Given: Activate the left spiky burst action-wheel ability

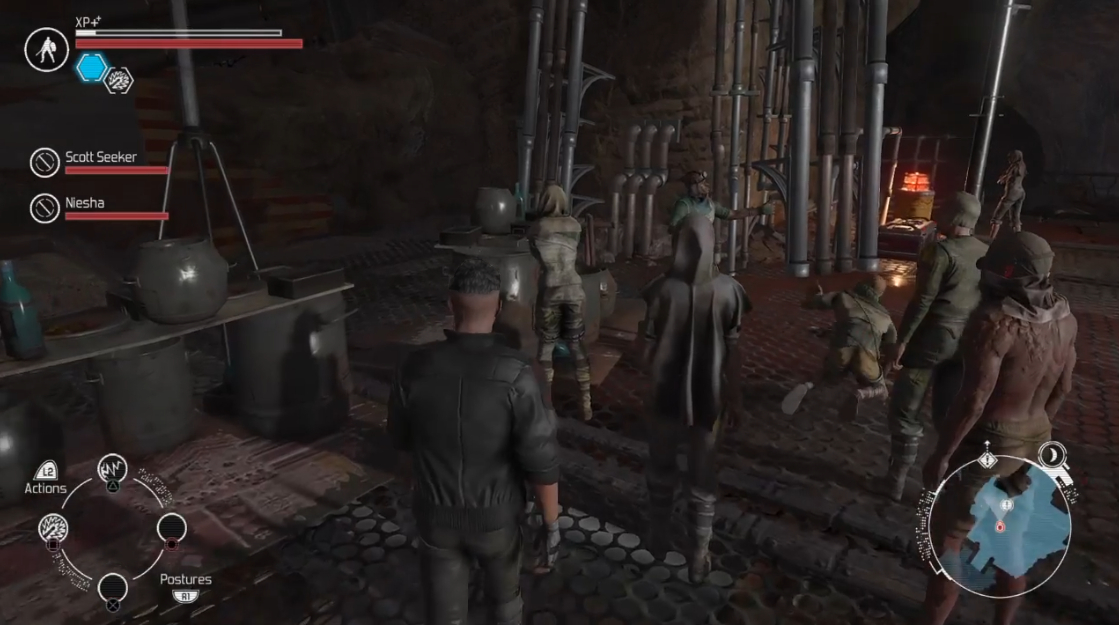Looking at the screenshot, I should [53, 528].
